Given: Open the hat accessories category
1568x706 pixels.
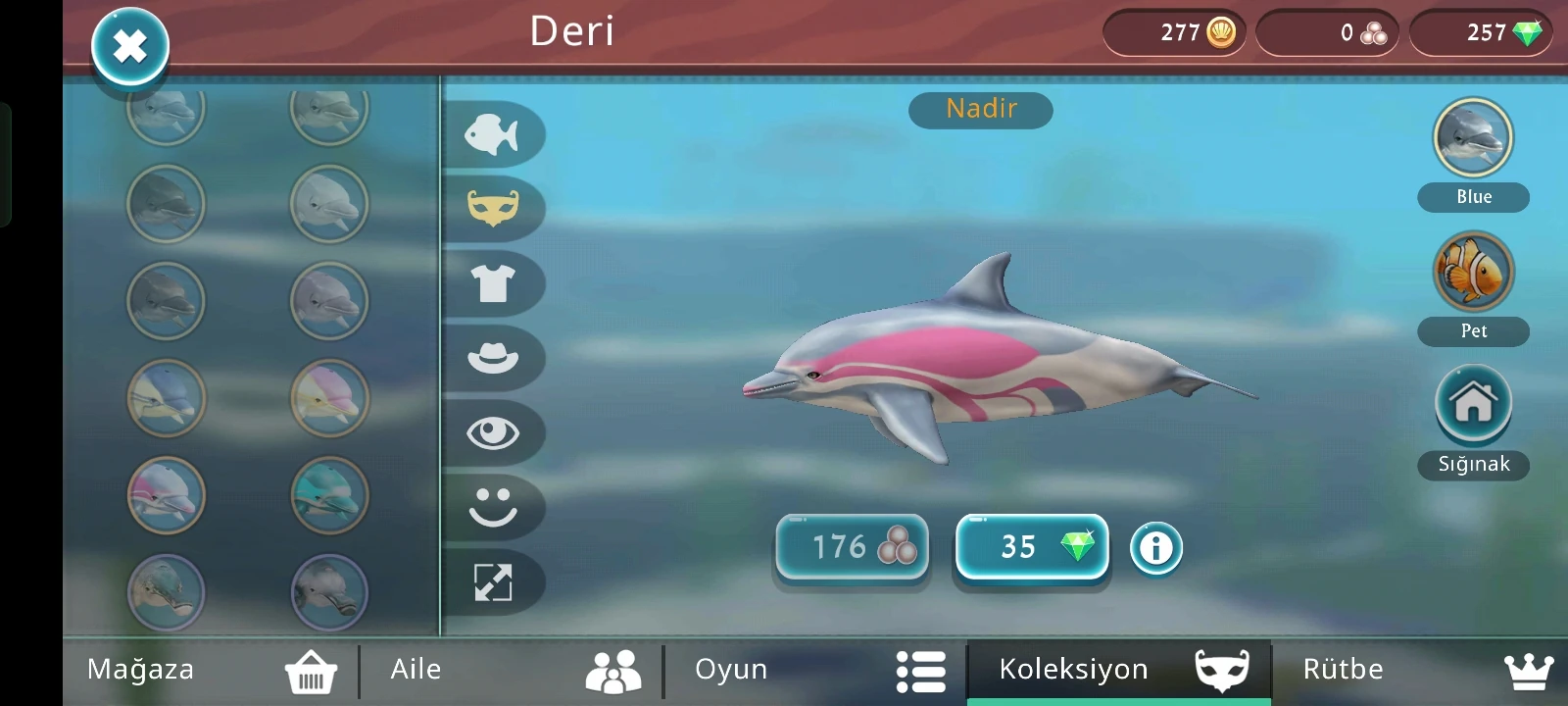Looking at the screenshot, I should click(496, 359).
